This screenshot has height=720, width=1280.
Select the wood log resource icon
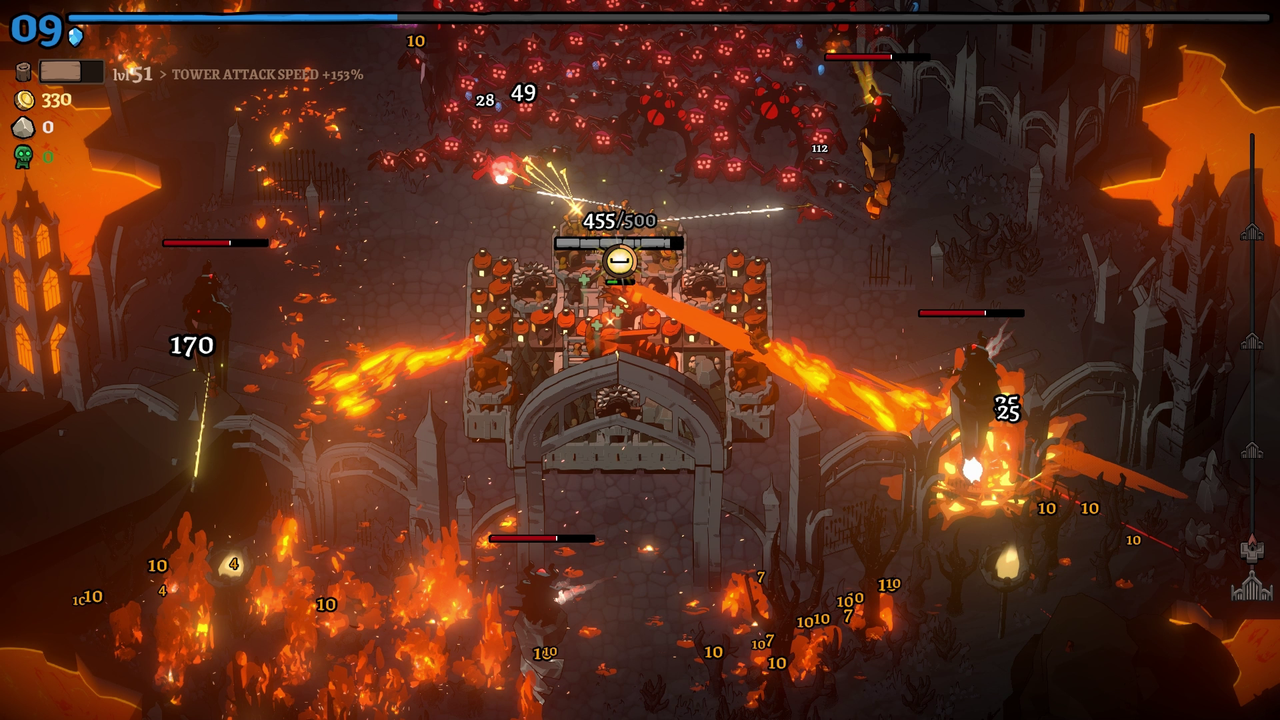coord(22,71)
